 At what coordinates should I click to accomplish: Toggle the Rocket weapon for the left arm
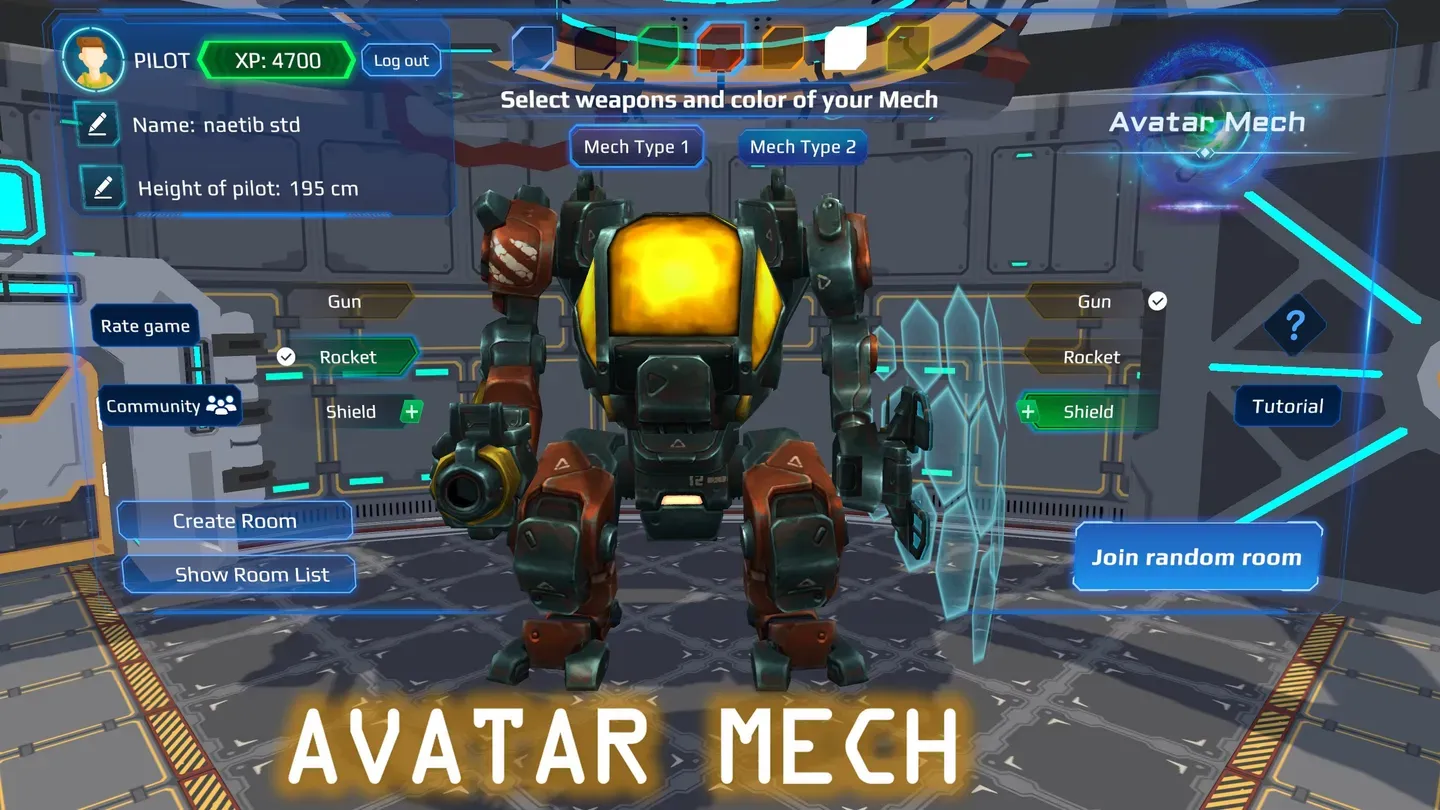click(347, 356)
